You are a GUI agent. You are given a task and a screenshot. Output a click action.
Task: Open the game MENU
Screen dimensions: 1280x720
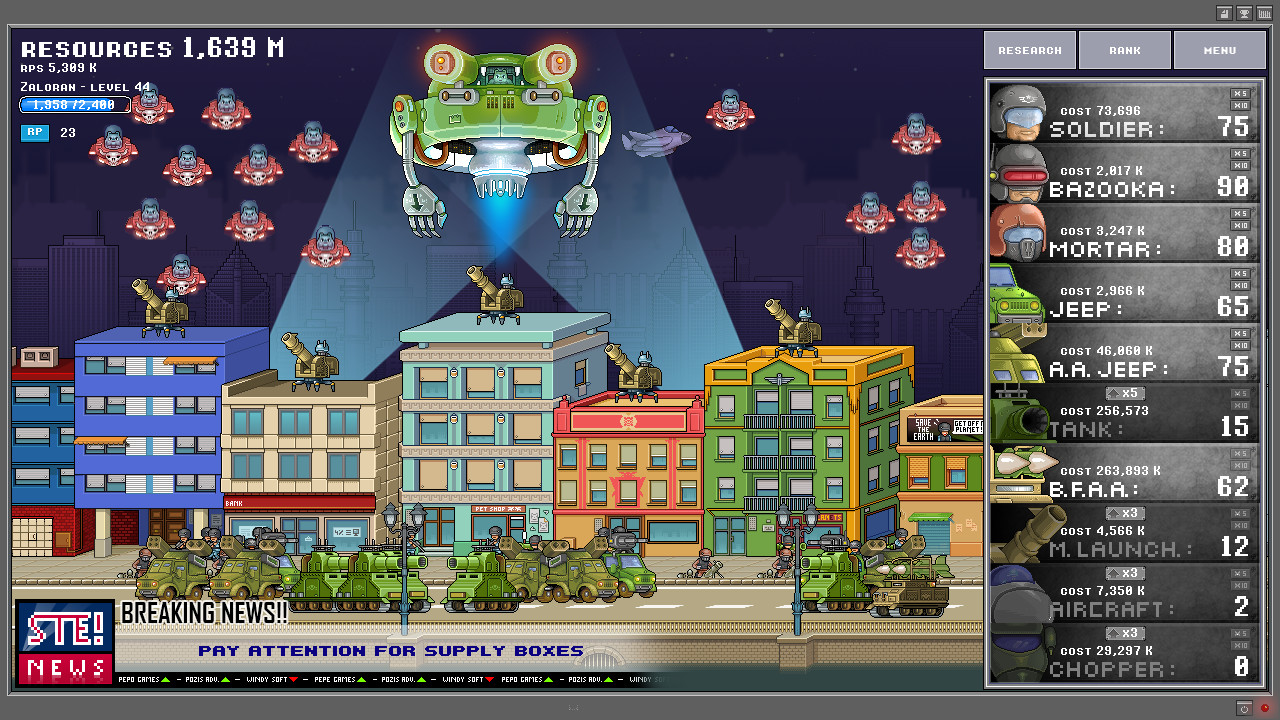pyautogui.click(x=1219, y=49)
